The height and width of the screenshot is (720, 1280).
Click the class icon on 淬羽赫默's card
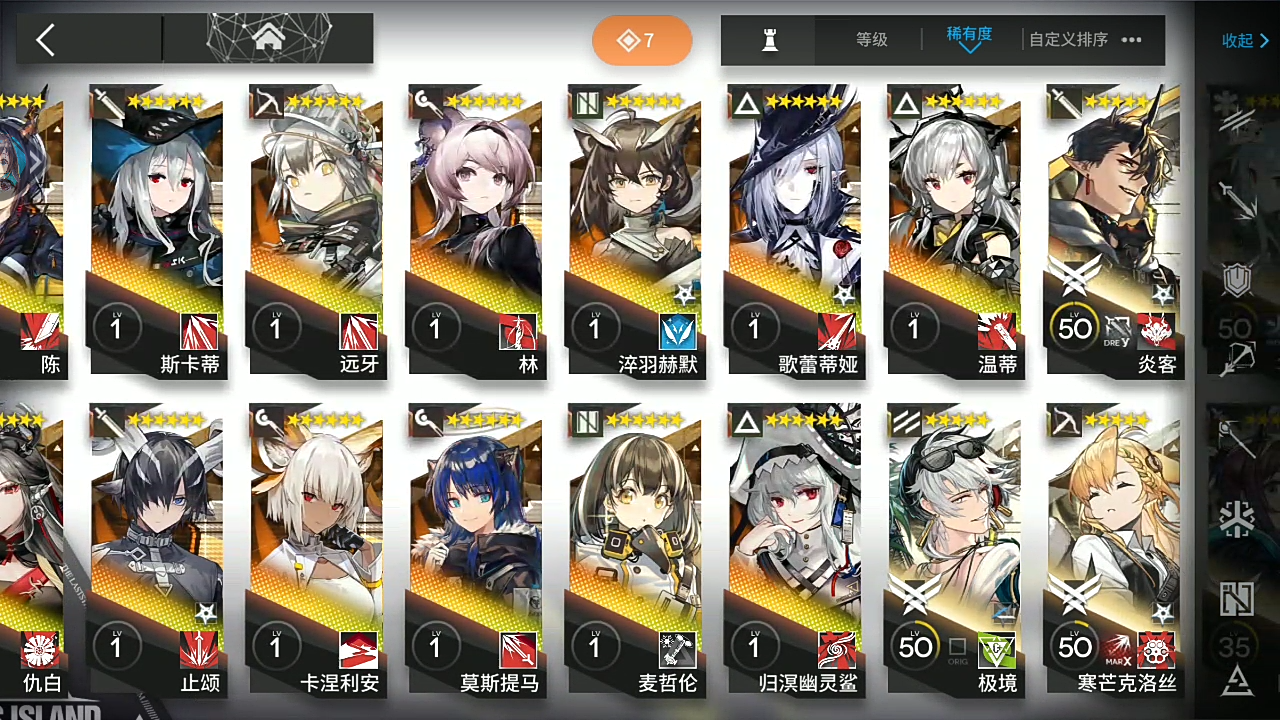tap(588, 101)
